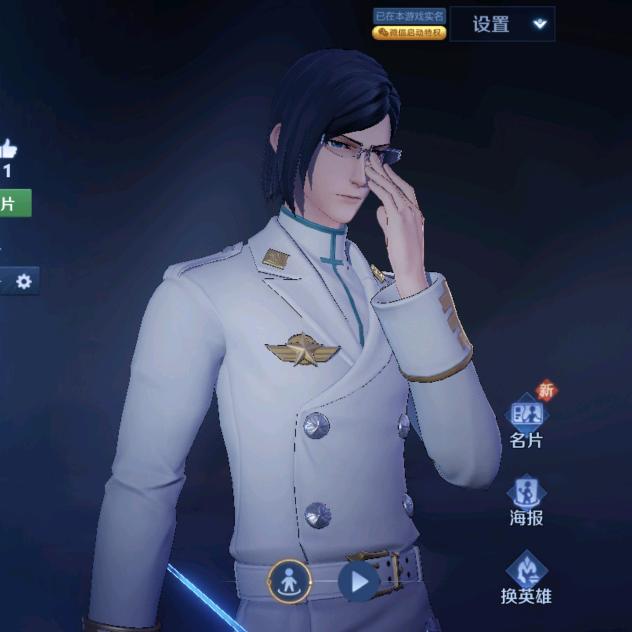Image resolution: width=632 pixels, height=632 pixels.
Task: Click the gear icon on left edge
Action: [x=23, y=282]
